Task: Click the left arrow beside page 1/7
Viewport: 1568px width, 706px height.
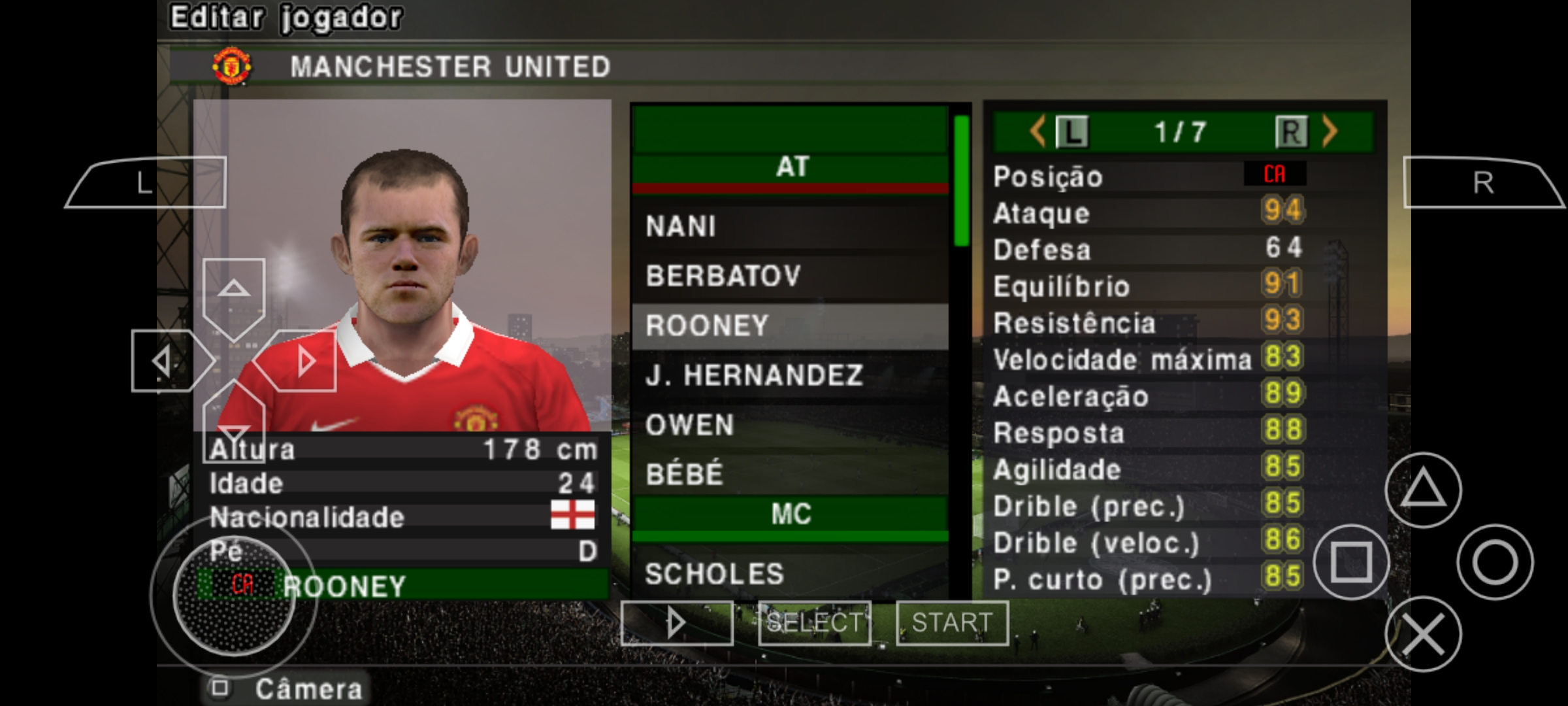Action: click(x=1039, y=131)
